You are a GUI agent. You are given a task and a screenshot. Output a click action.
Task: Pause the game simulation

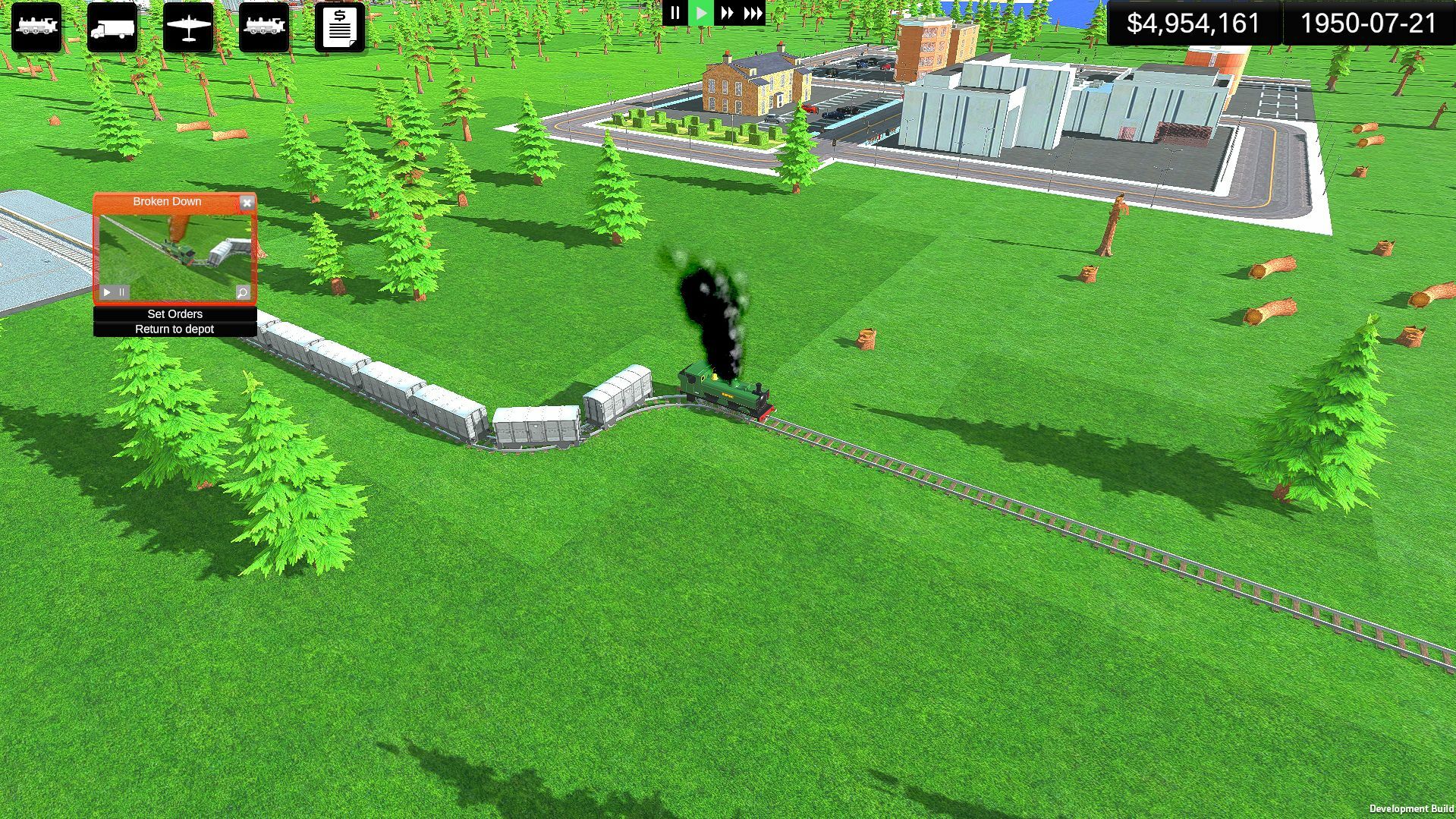coord(675,12)
